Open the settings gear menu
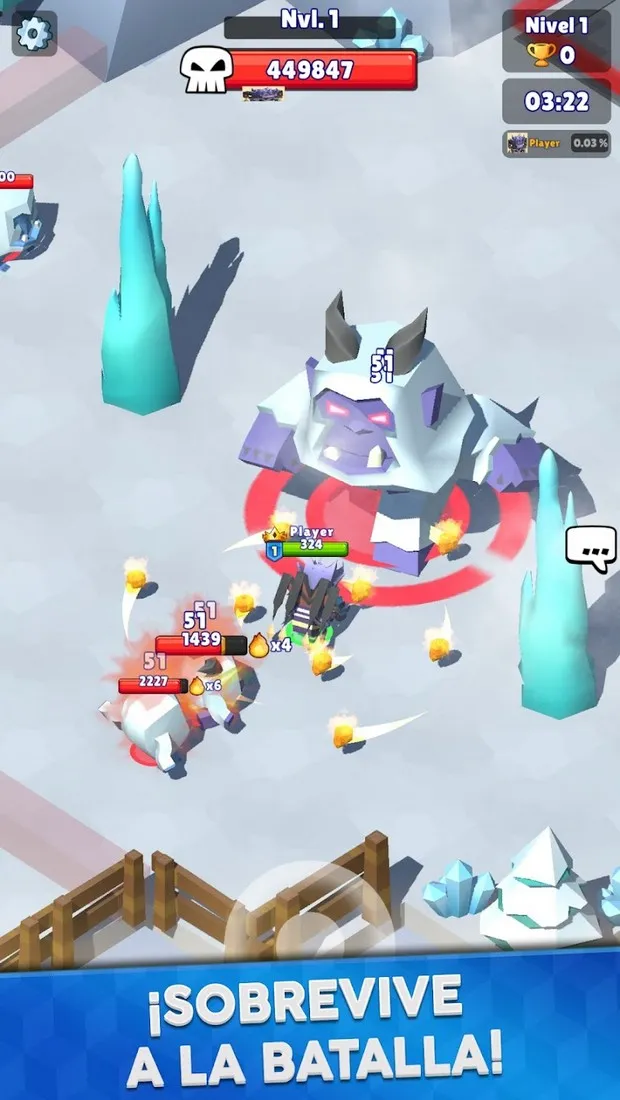This screenshot has height=1100, width=620. click(34, 34)
